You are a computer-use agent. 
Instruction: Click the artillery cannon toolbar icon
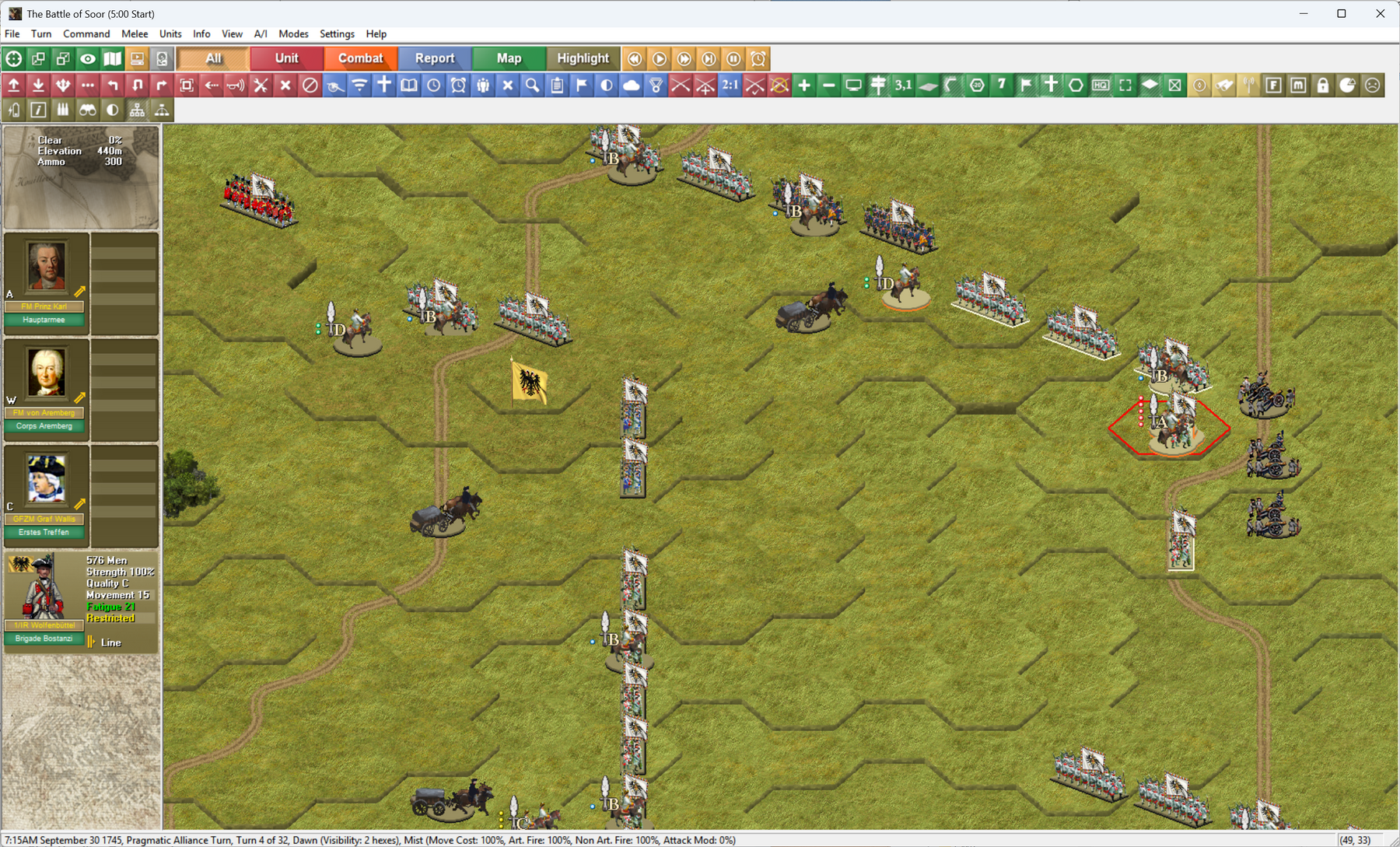334,86
